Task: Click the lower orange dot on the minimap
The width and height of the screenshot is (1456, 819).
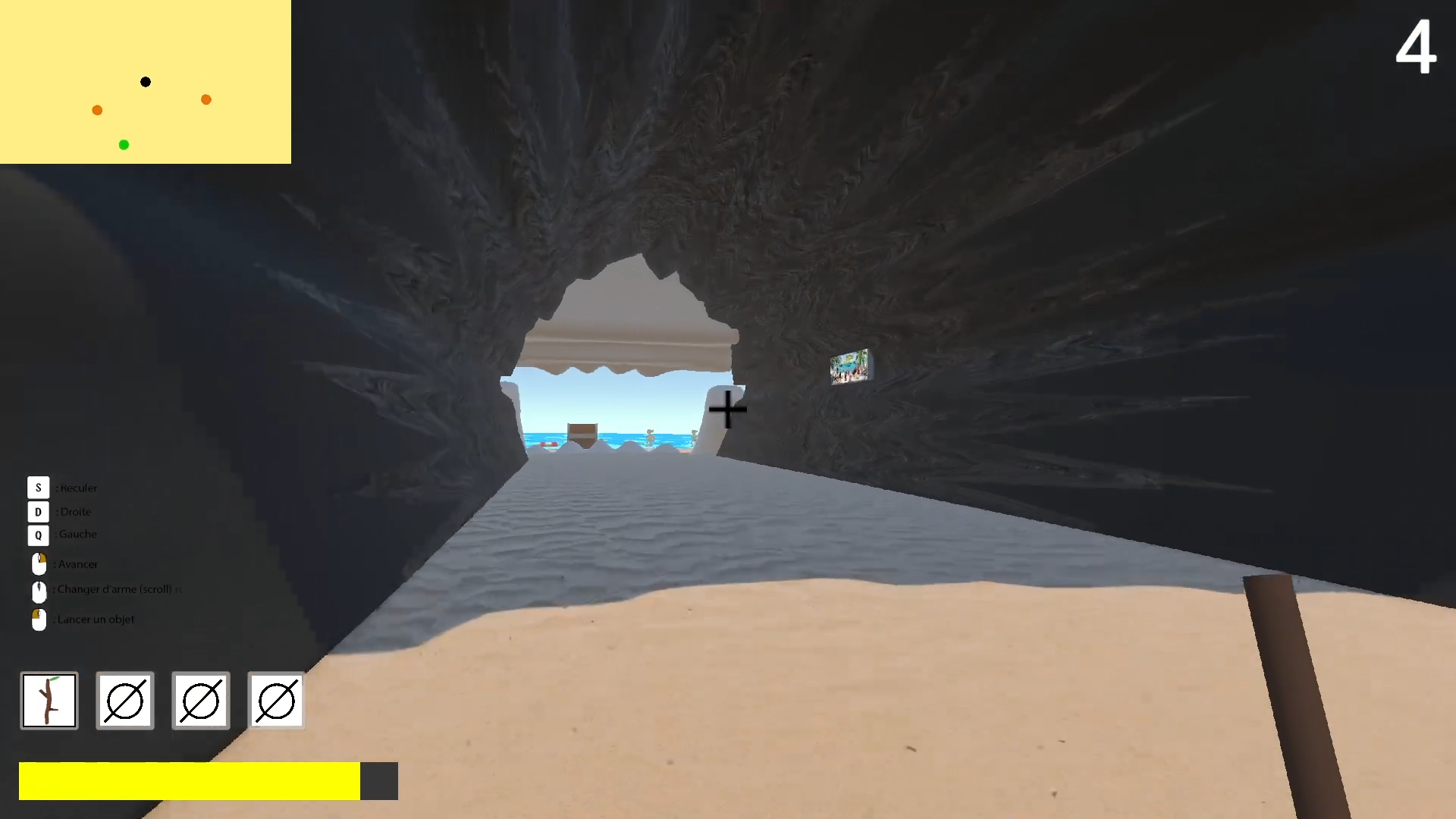Action: pyautogui.click(x=97, y=110)
